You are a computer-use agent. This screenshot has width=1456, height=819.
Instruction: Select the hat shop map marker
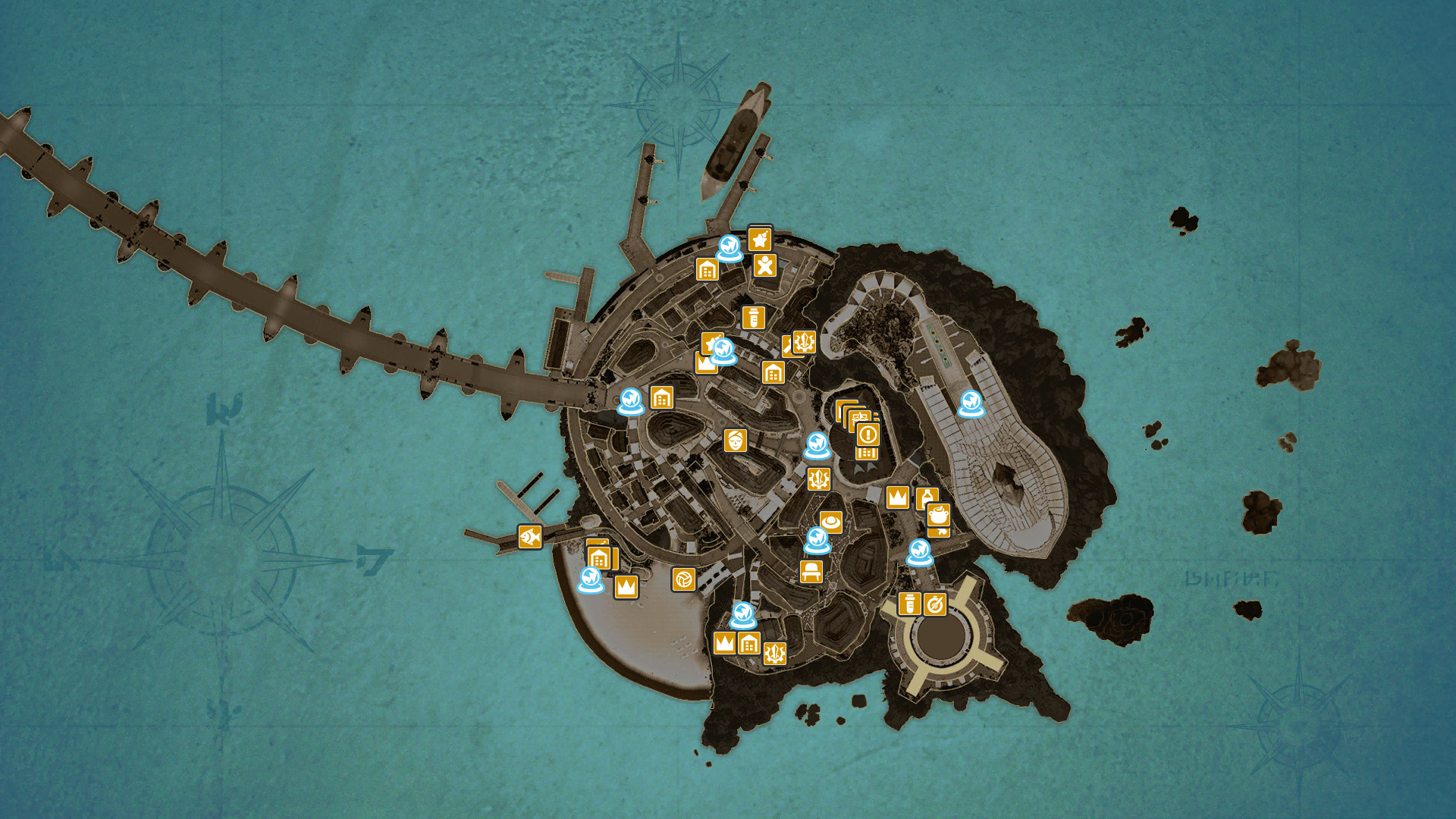pos(831,522)
